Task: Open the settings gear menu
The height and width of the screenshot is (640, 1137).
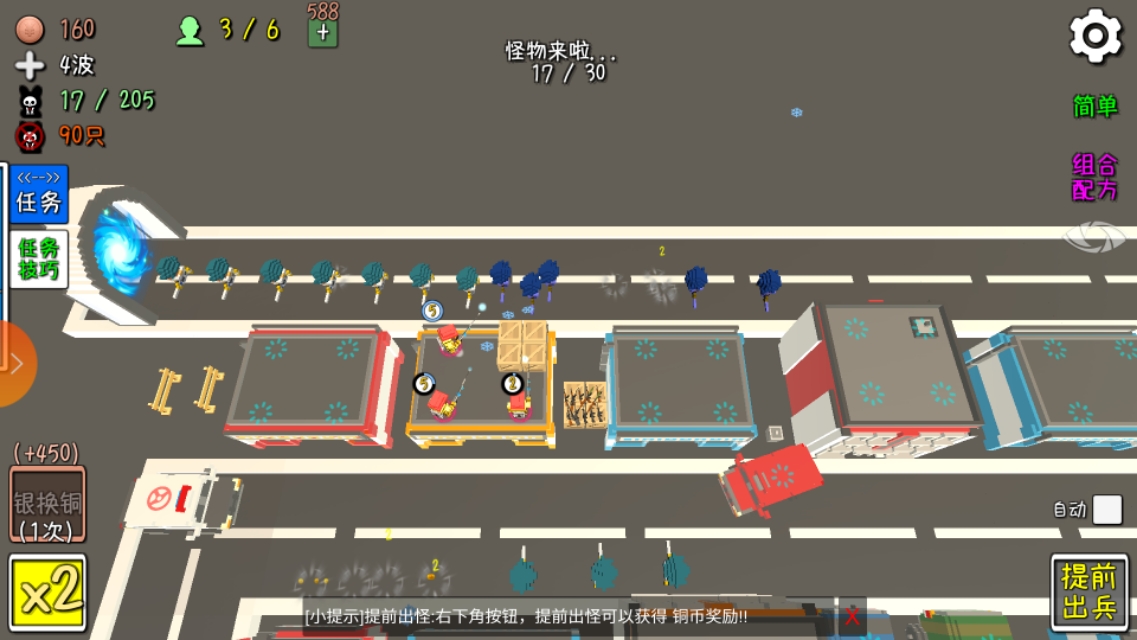Action: pyautogui.click(x=1095, y=36)
